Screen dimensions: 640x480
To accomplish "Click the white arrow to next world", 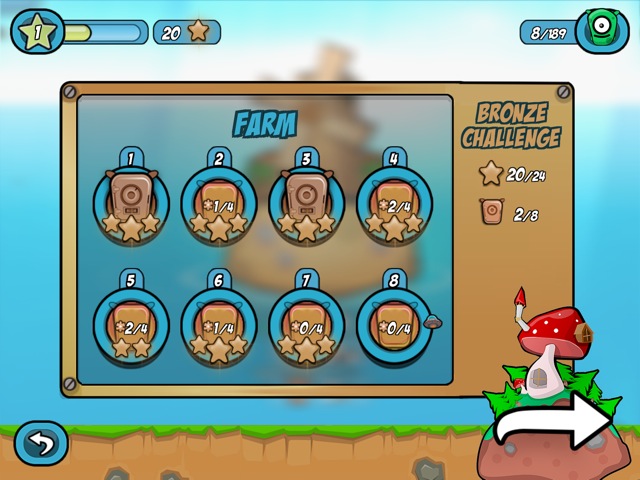I will pos(555,424).
